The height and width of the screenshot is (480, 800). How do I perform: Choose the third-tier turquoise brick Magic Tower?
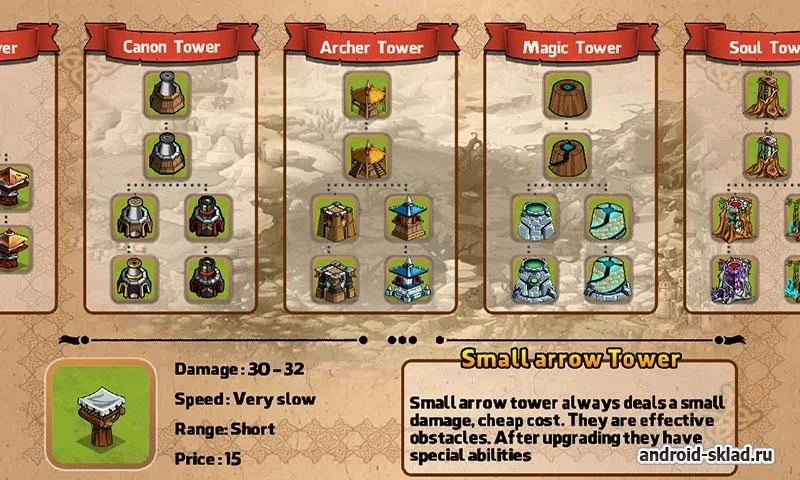pyautogui.click(x=610, y=218)
